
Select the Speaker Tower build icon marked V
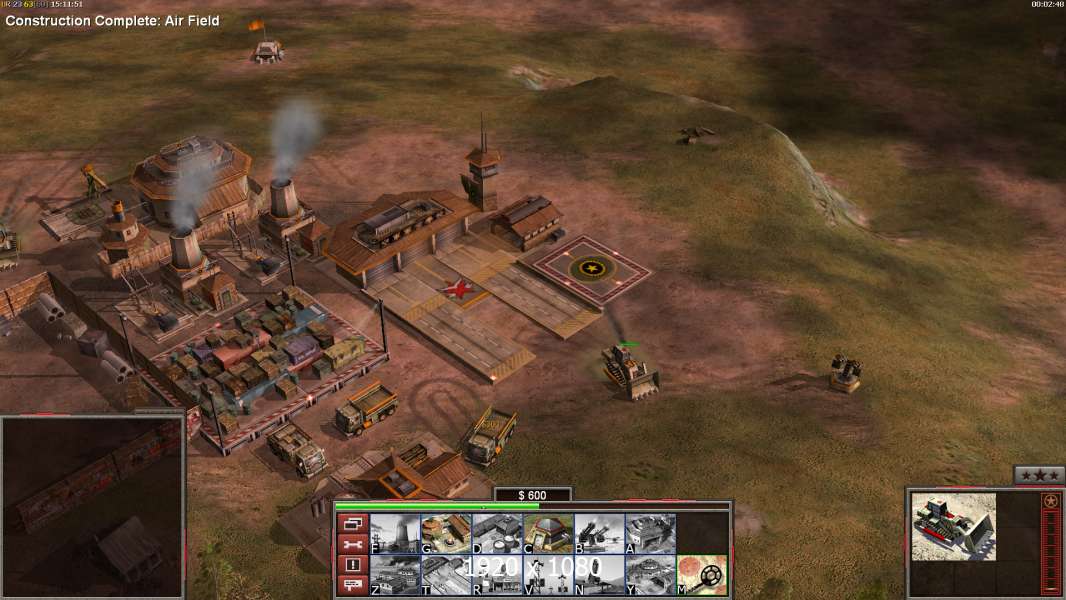coord(548,574)
